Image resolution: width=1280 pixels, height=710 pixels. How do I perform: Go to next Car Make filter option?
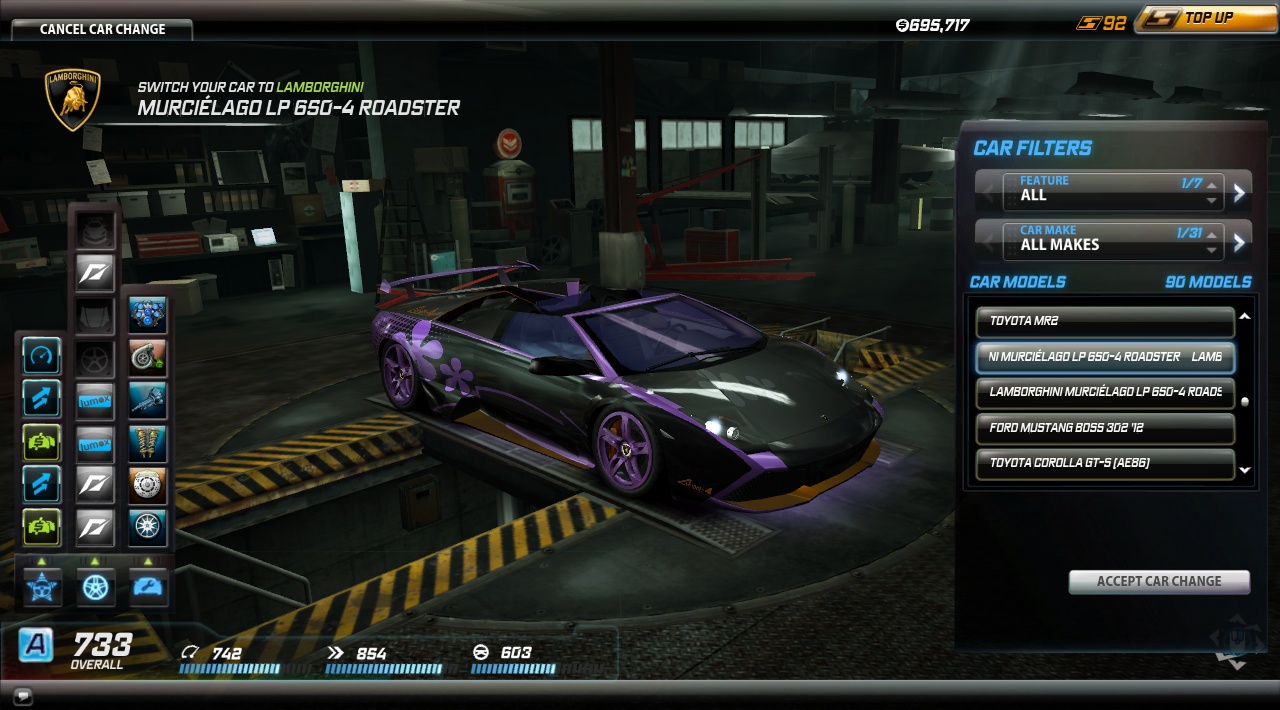point(1239,242)
